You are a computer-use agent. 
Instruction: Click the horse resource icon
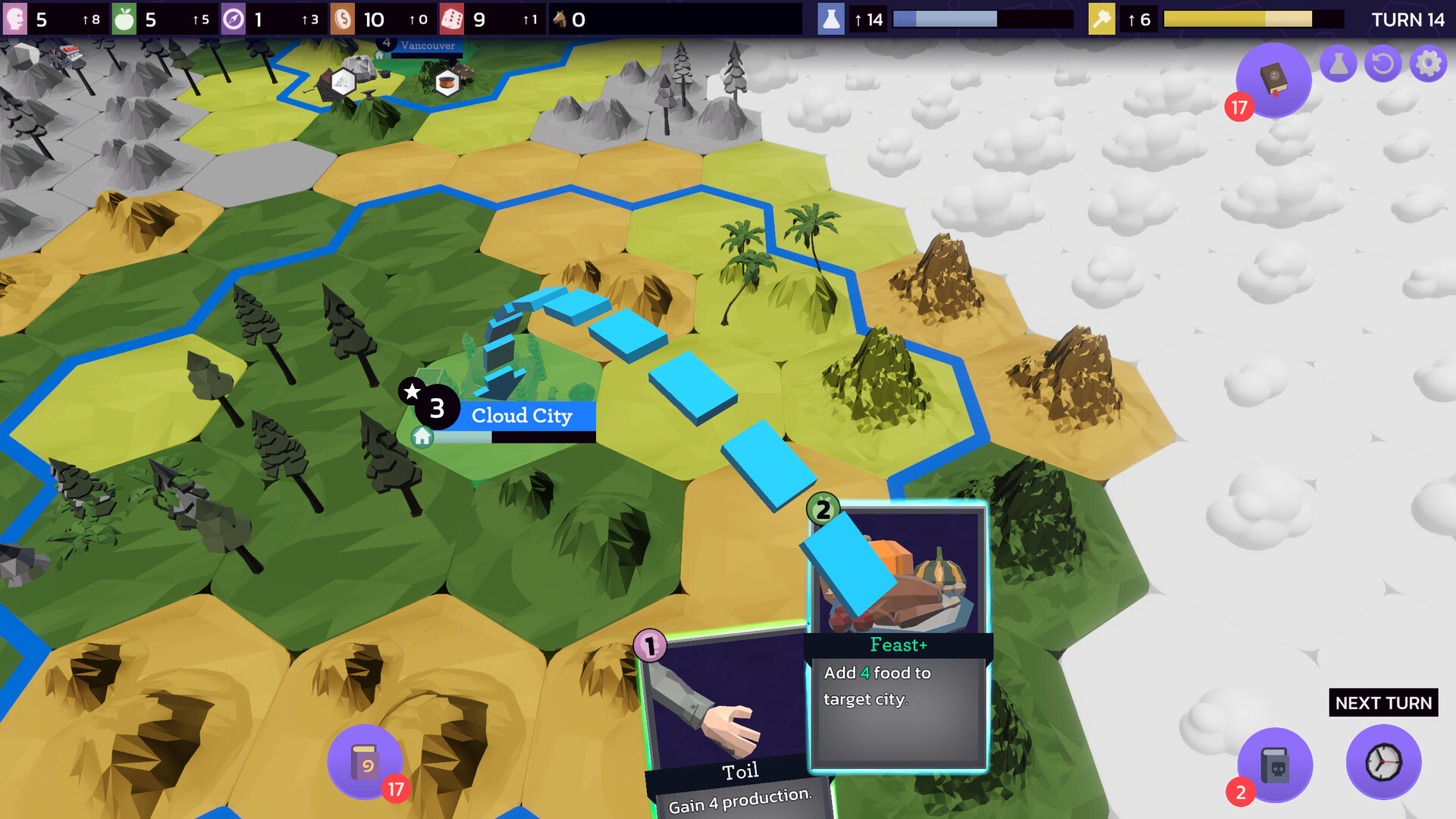pos(561,20)
